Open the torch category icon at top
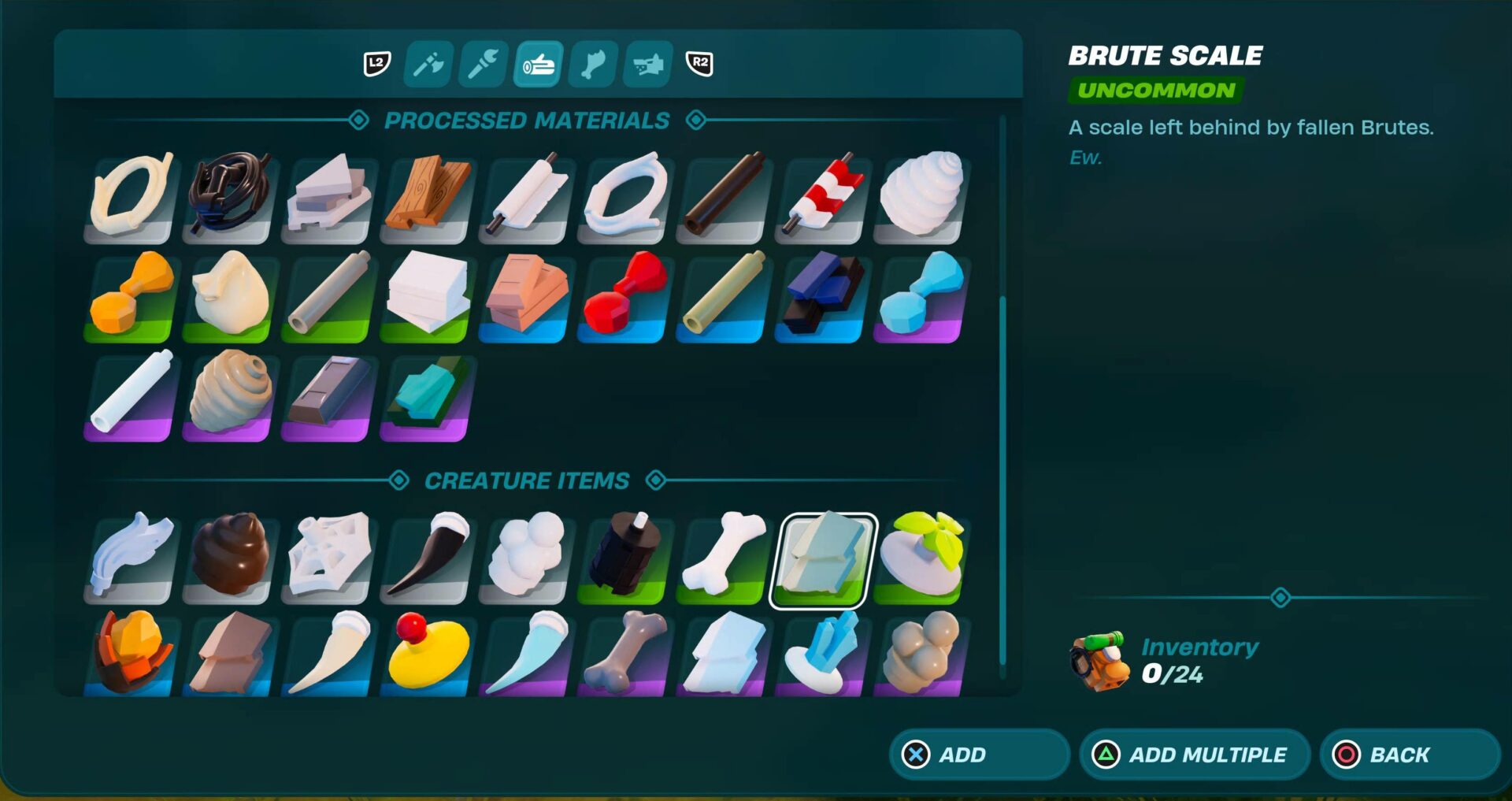This screenshot has height=801, width=1512. pyautogui.click(x=481, y=65)
